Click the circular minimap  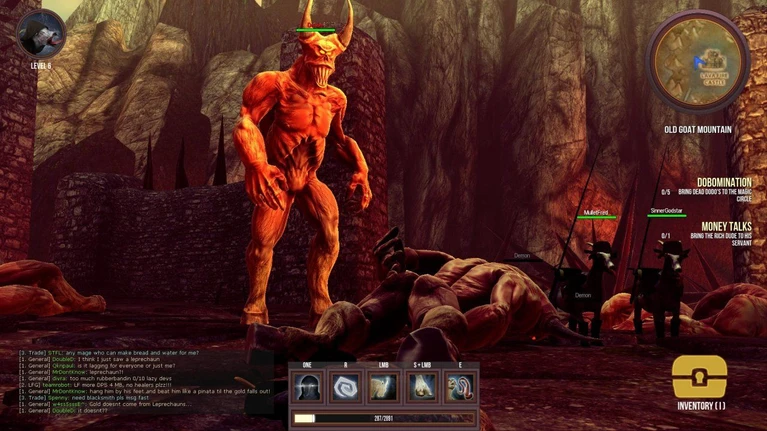(x=698, y=60)
